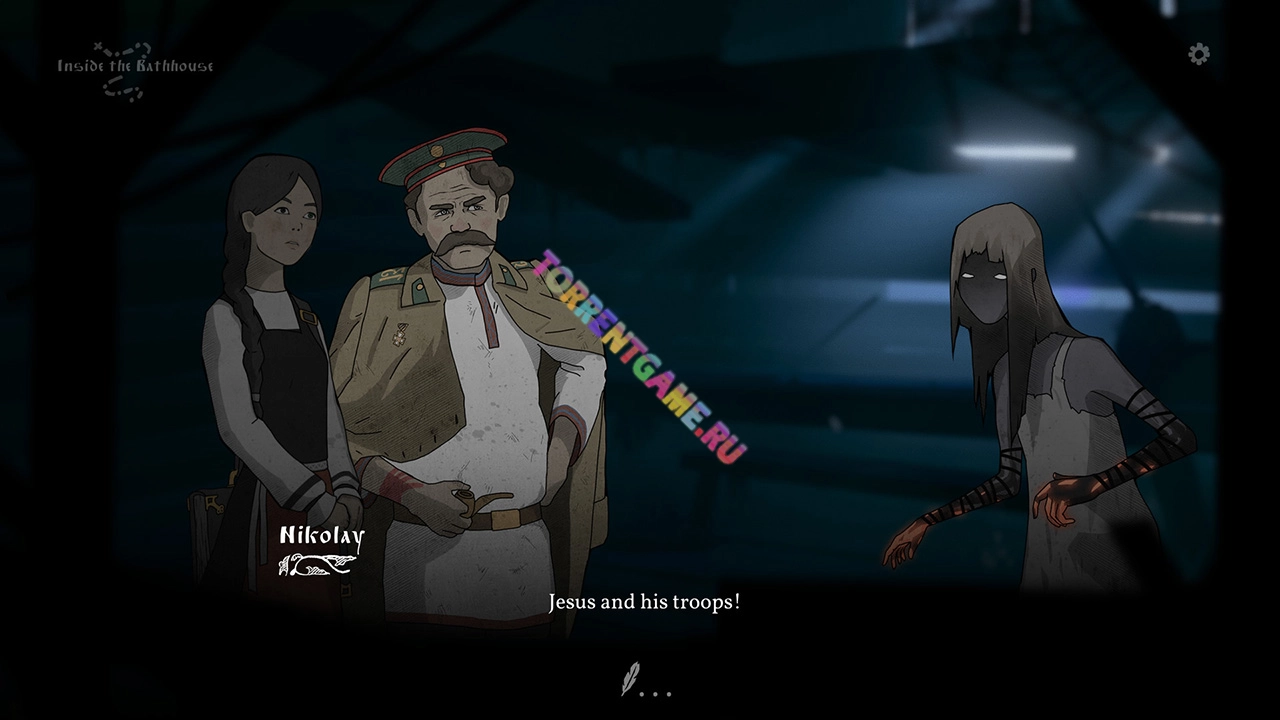Open the settings gear icon
This screenshot has width=1280, height=720.
(x=1199, y=54)
